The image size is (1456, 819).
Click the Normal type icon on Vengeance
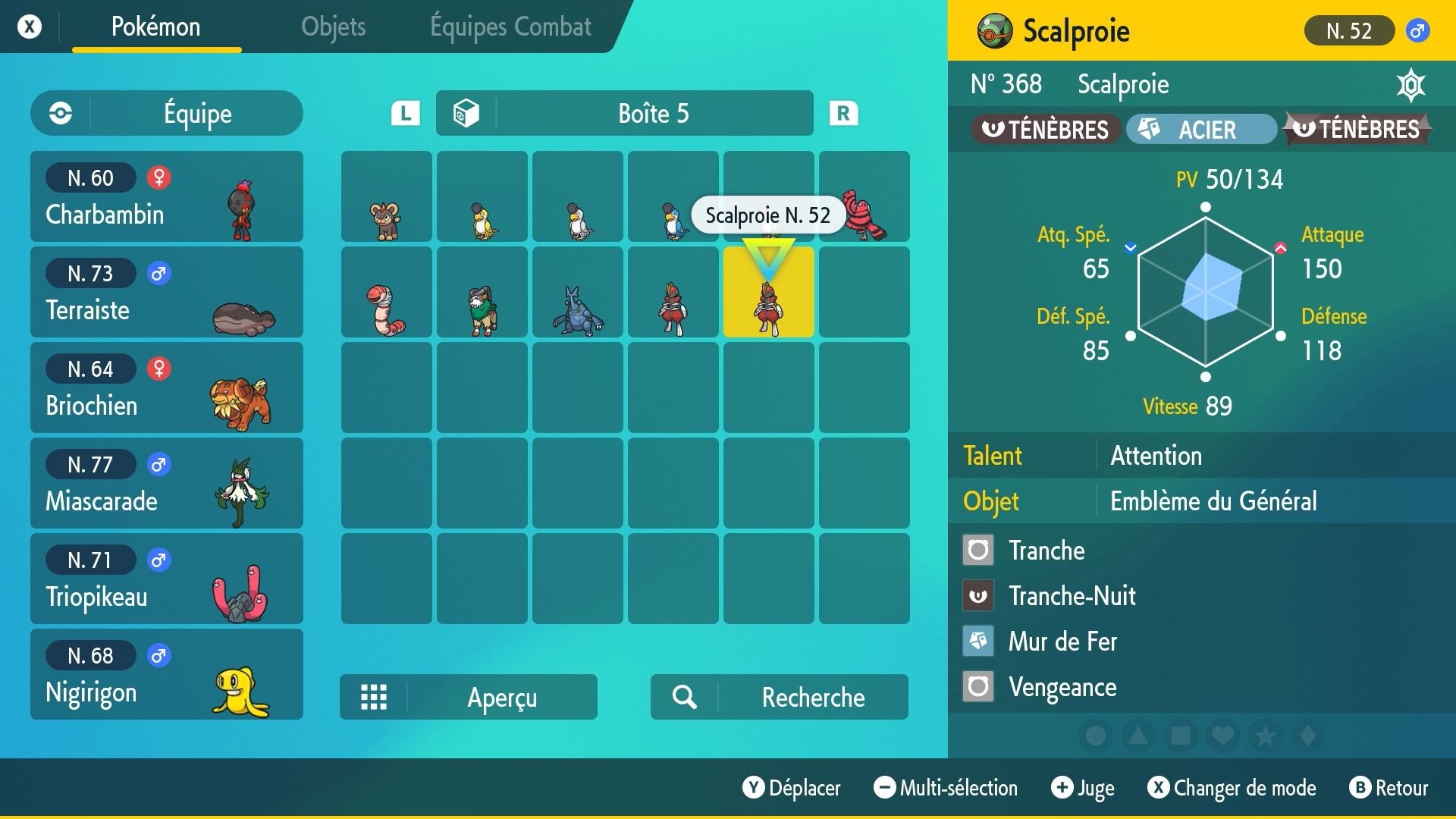(978, 686)
